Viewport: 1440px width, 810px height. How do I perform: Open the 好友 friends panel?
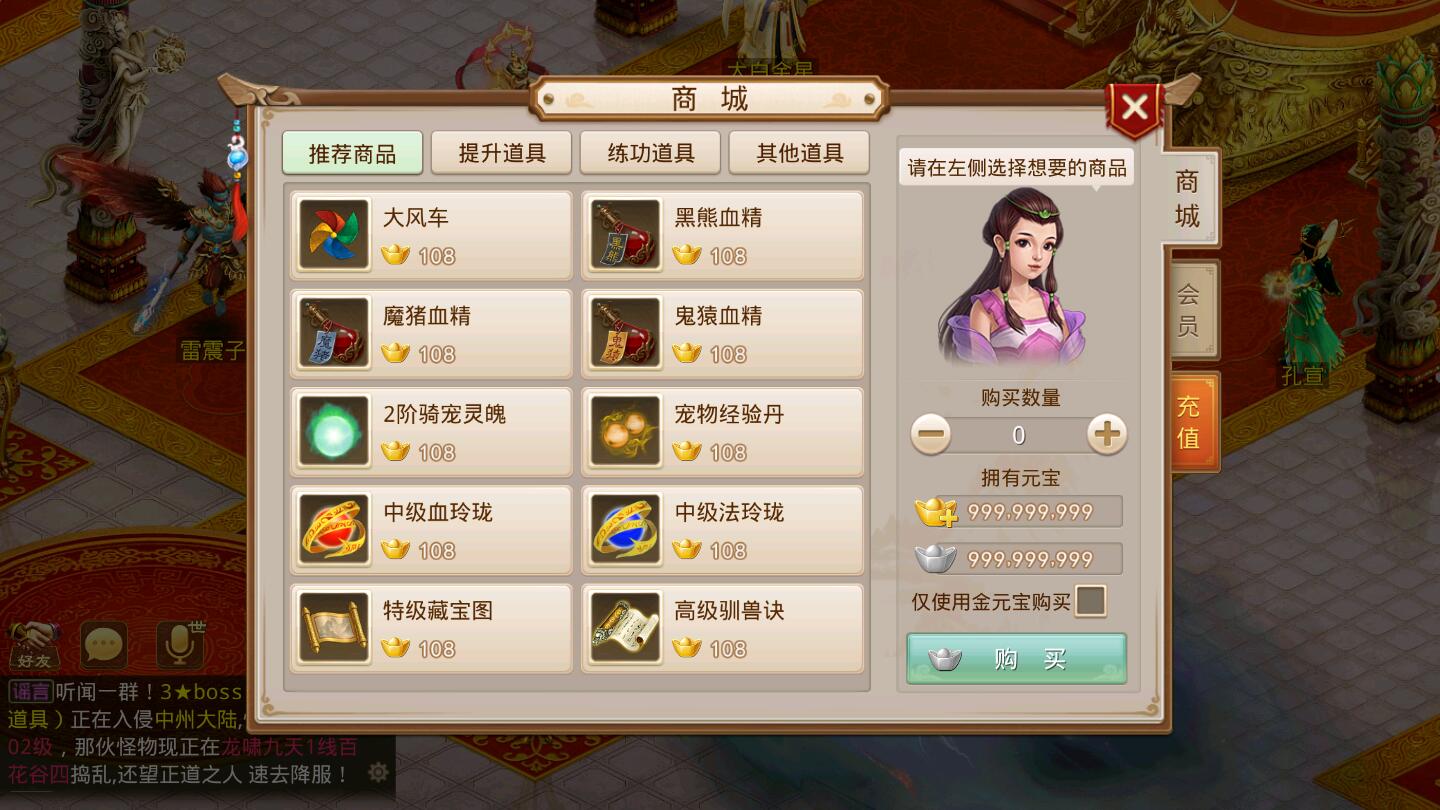[33, 645]
